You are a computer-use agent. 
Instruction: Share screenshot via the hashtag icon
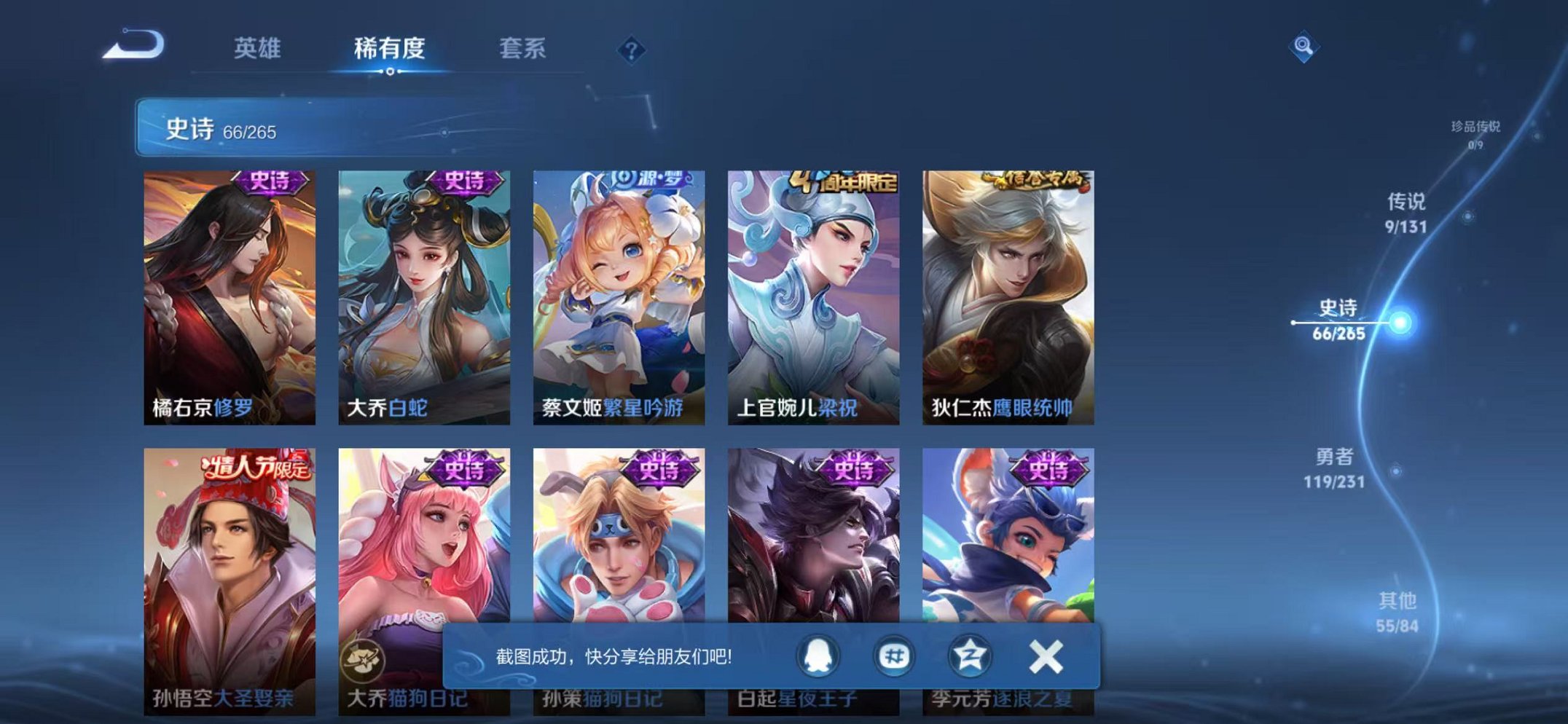tap(895, 656)
